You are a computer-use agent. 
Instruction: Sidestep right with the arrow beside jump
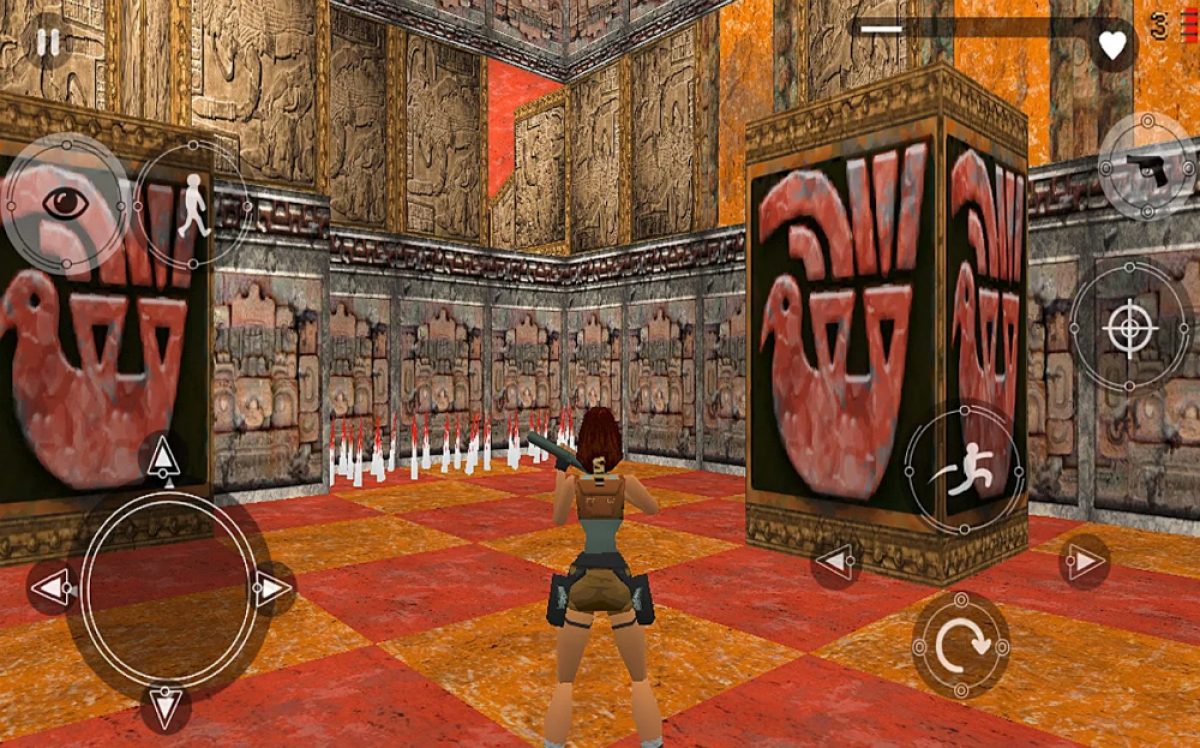(1084, 562)
